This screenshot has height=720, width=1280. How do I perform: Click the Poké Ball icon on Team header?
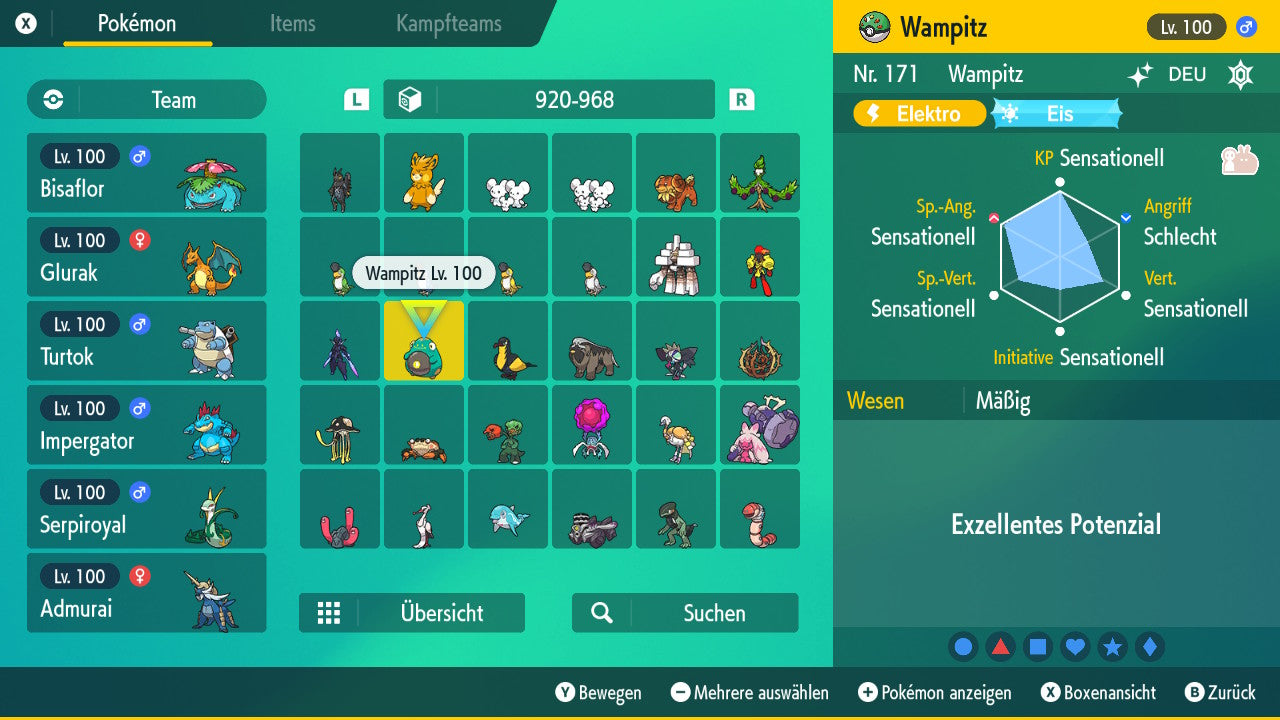click(x=51, y=99)
